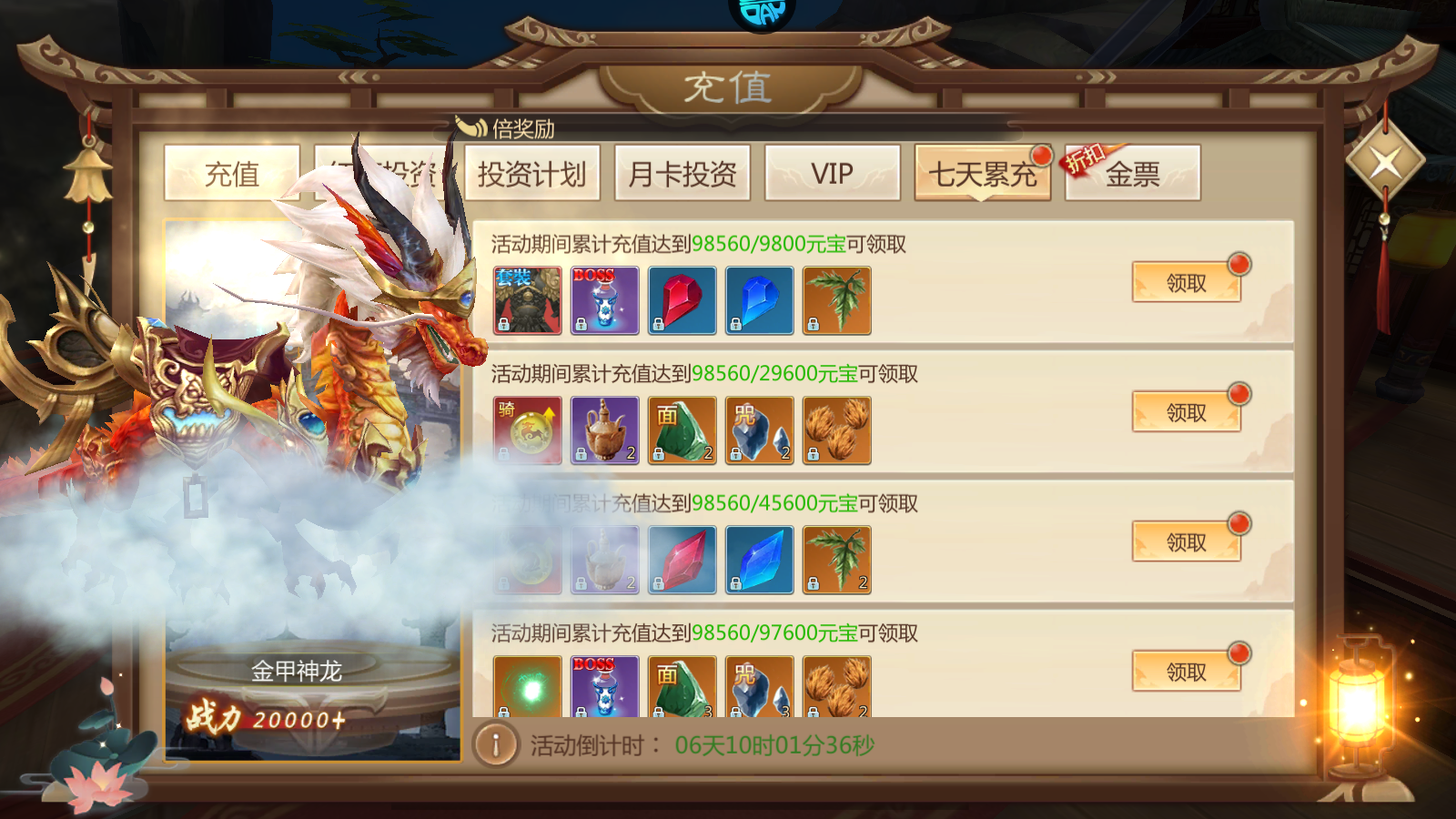Image resolution: width=1456 pixels, height=819 pixels.
Task: Click the 金甲神龙 dragon preview panel
Action: tap(309, 491)
